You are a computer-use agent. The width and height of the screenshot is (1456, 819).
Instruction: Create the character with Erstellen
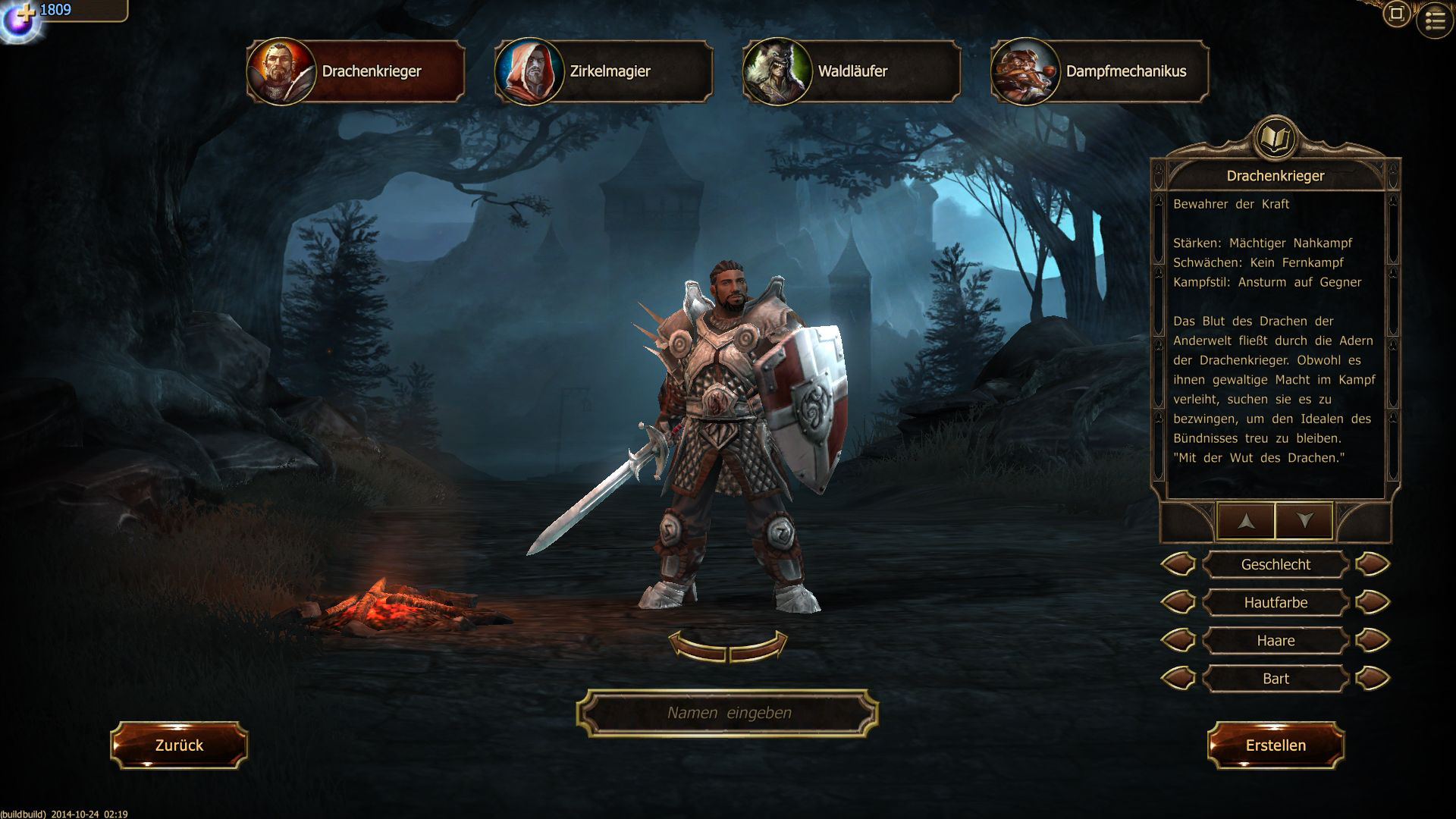[1276, 745]
